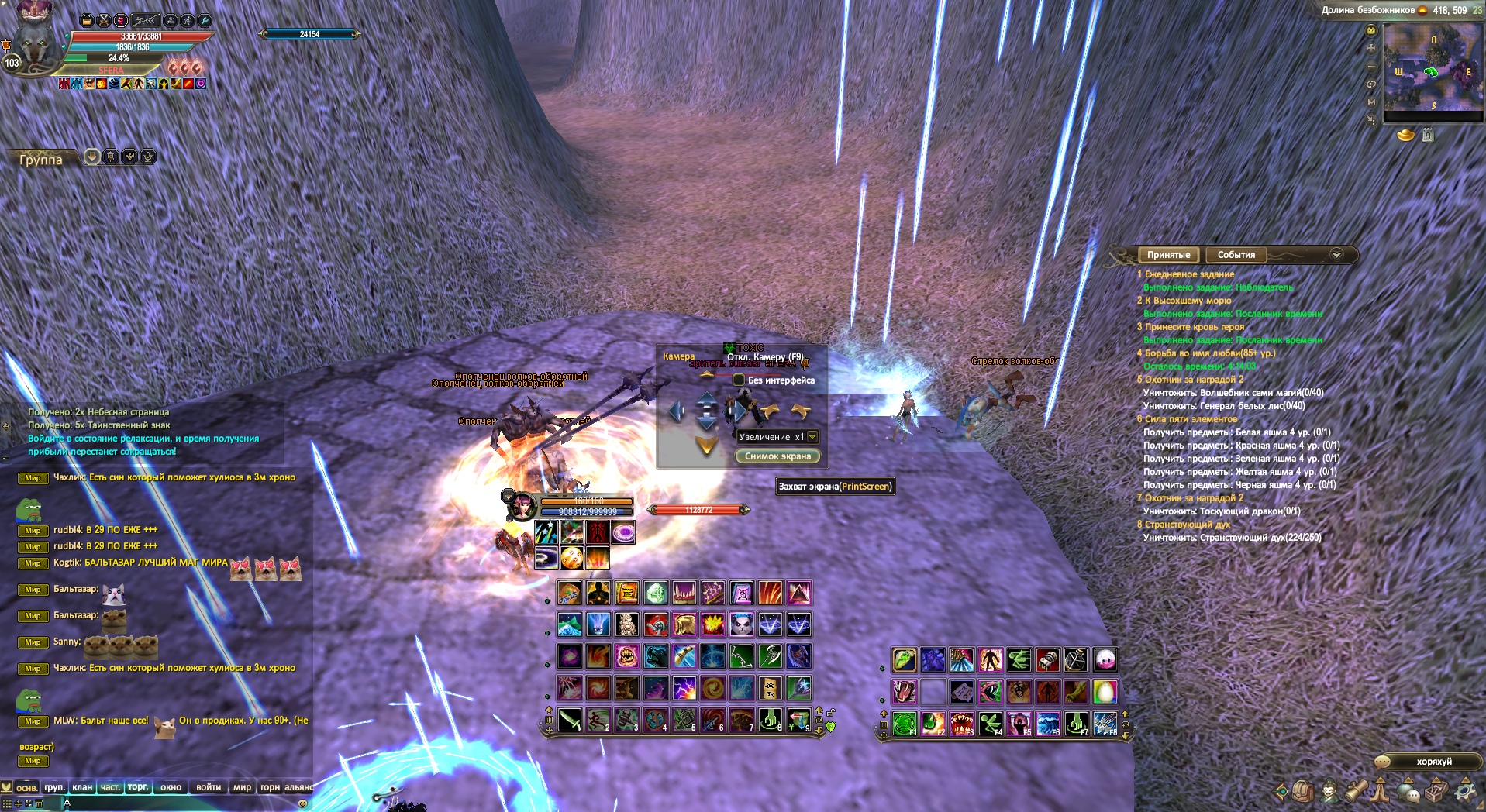Show the мир chat channel
The height and width of the screenshot is (812, 1486).
click(x=242, y=787)
